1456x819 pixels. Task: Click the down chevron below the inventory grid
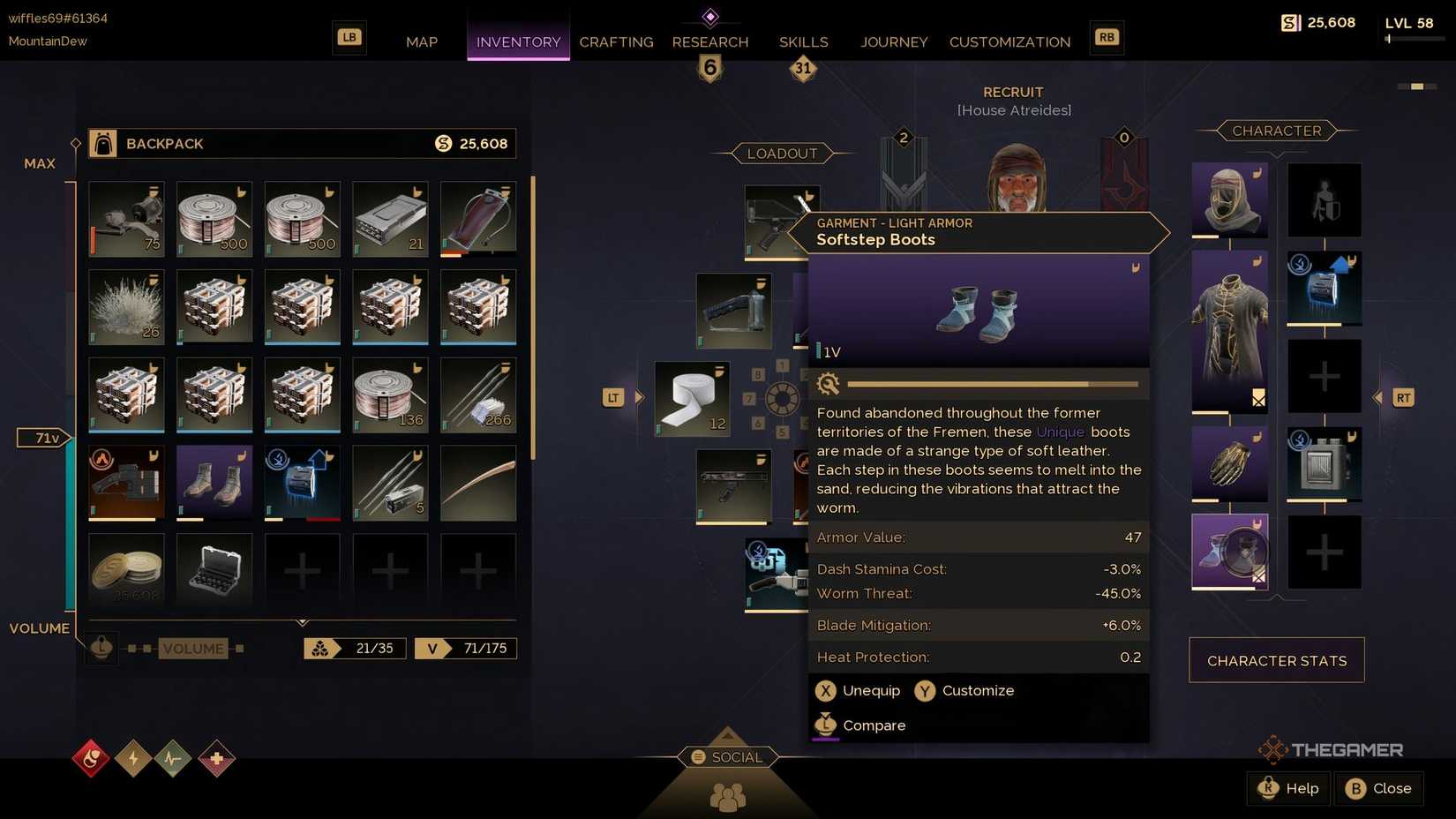click(302, 620)
